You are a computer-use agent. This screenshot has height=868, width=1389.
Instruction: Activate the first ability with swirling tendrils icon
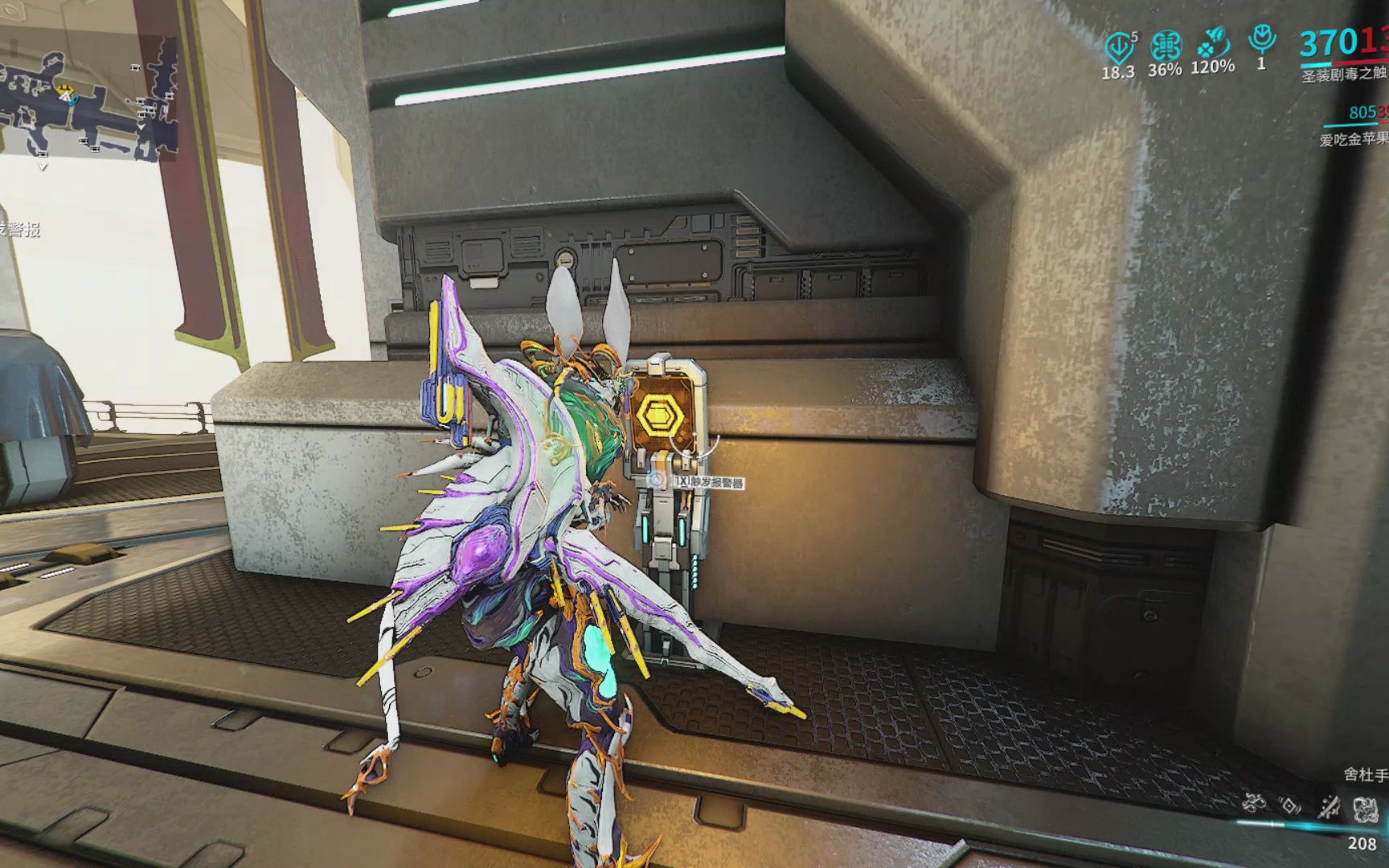coord(1252,803)
